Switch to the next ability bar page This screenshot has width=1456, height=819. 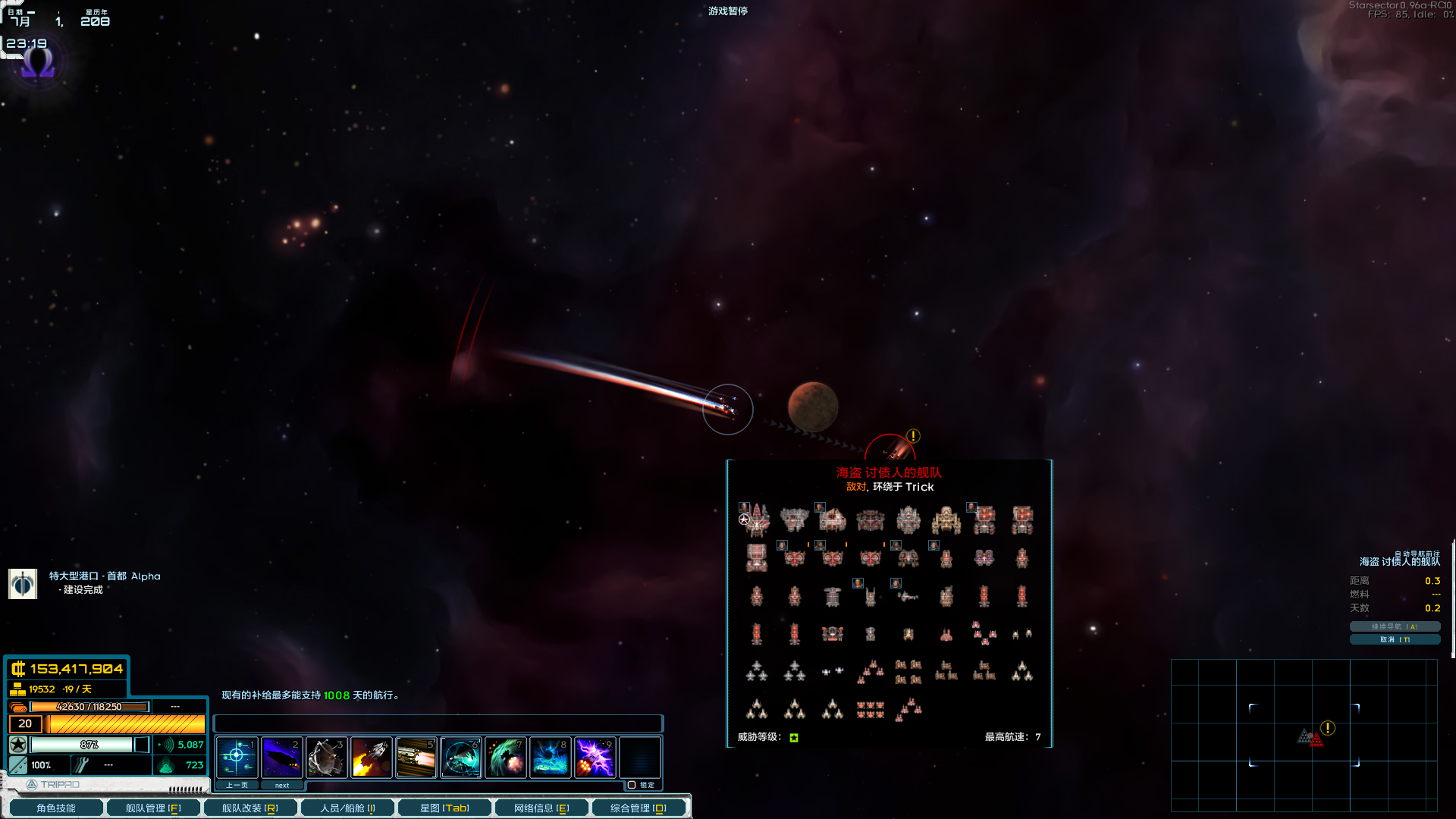pyautogui.click(x=282, y=784)
